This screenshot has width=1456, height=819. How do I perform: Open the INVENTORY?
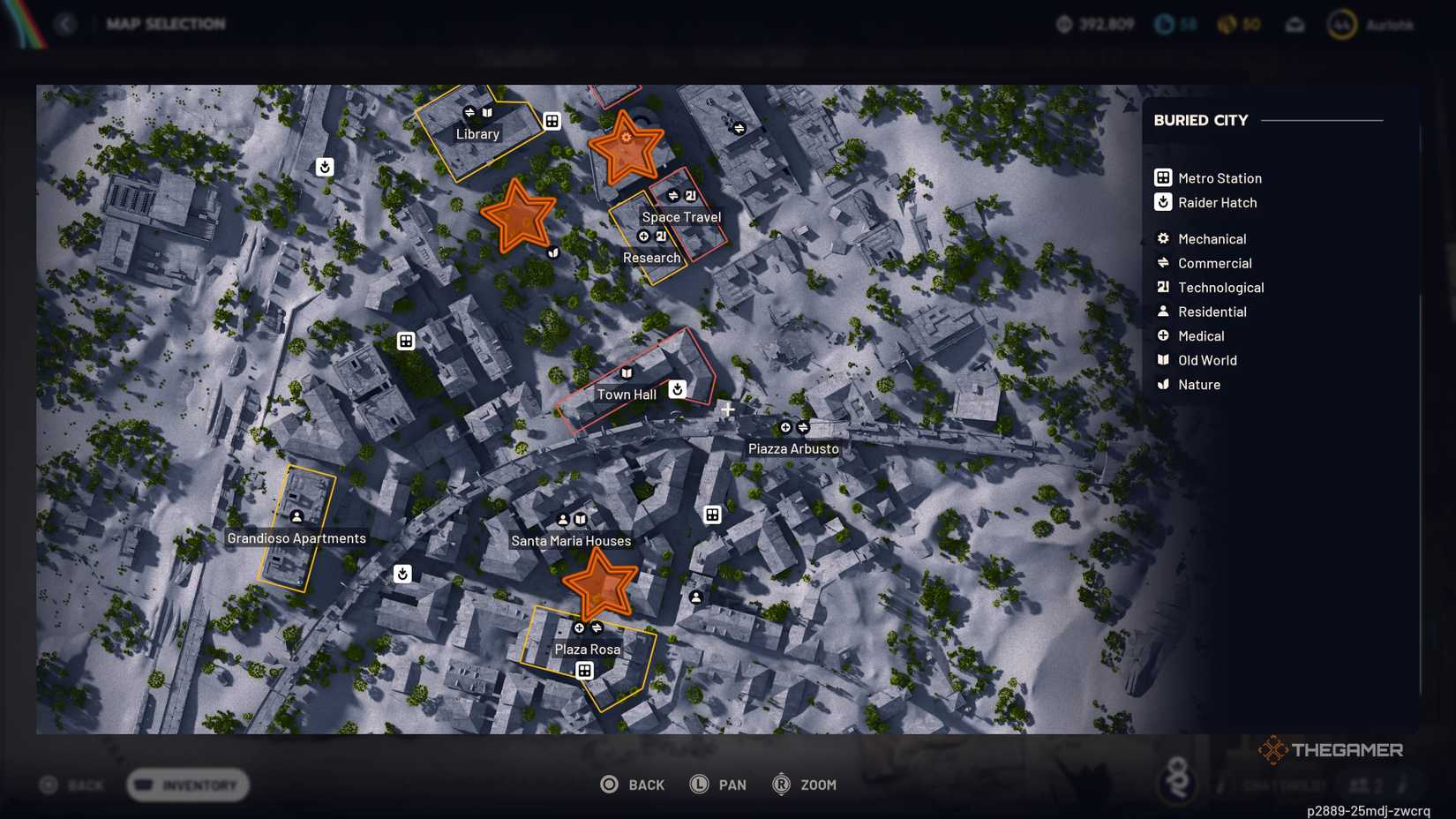coord(187,785)
